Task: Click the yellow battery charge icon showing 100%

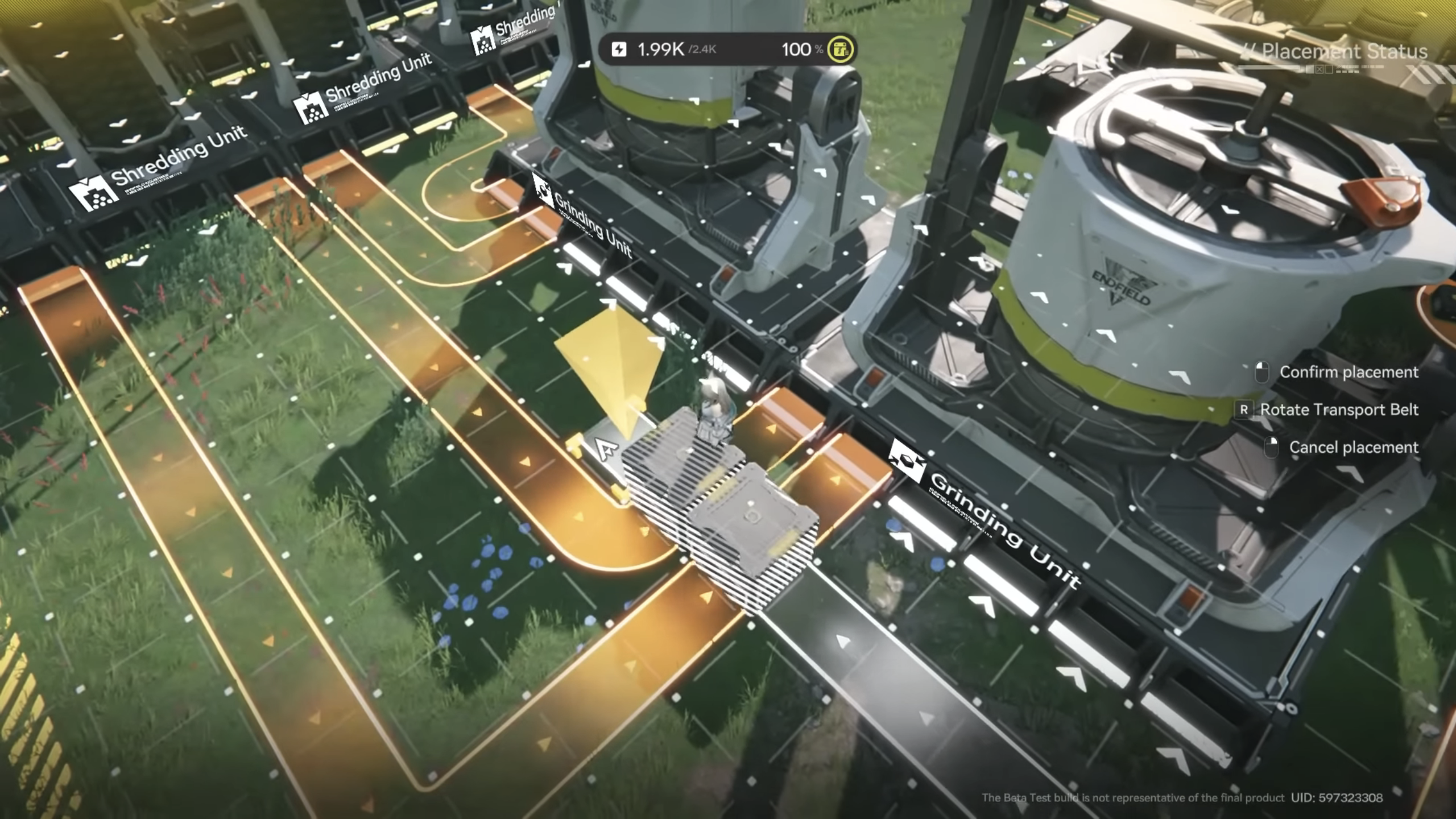Action: point(840,50)
